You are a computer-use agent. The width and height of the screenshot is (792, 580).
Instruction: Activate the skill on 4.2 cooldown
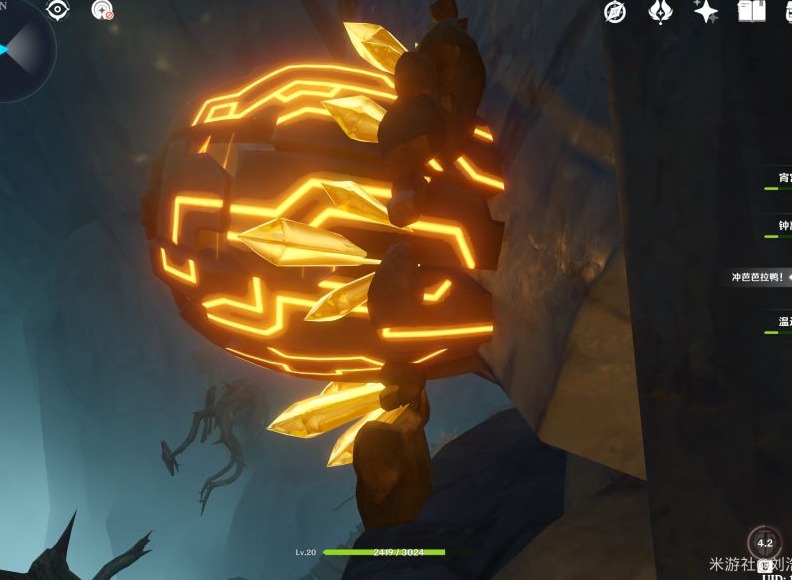[x=765, y=545]
